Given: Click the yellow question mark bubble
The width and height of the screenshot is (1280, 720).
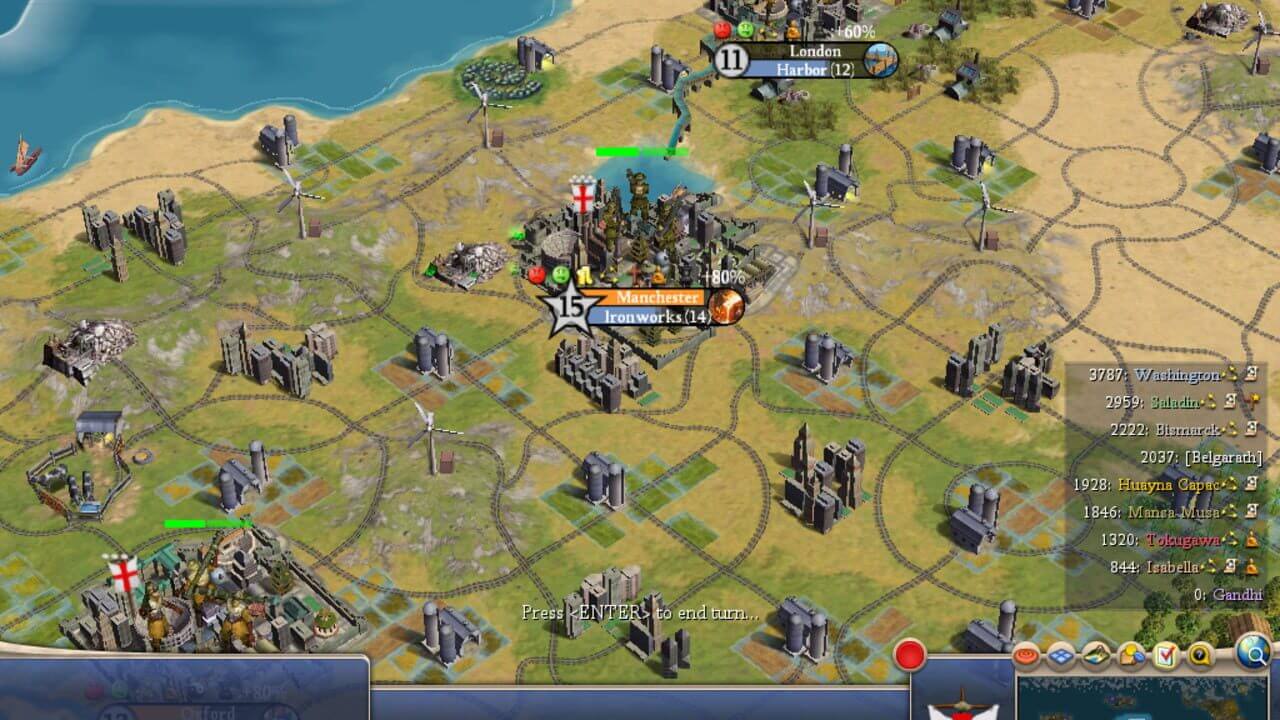Looking at the screenshot, I should click(x=1198, y=656).
